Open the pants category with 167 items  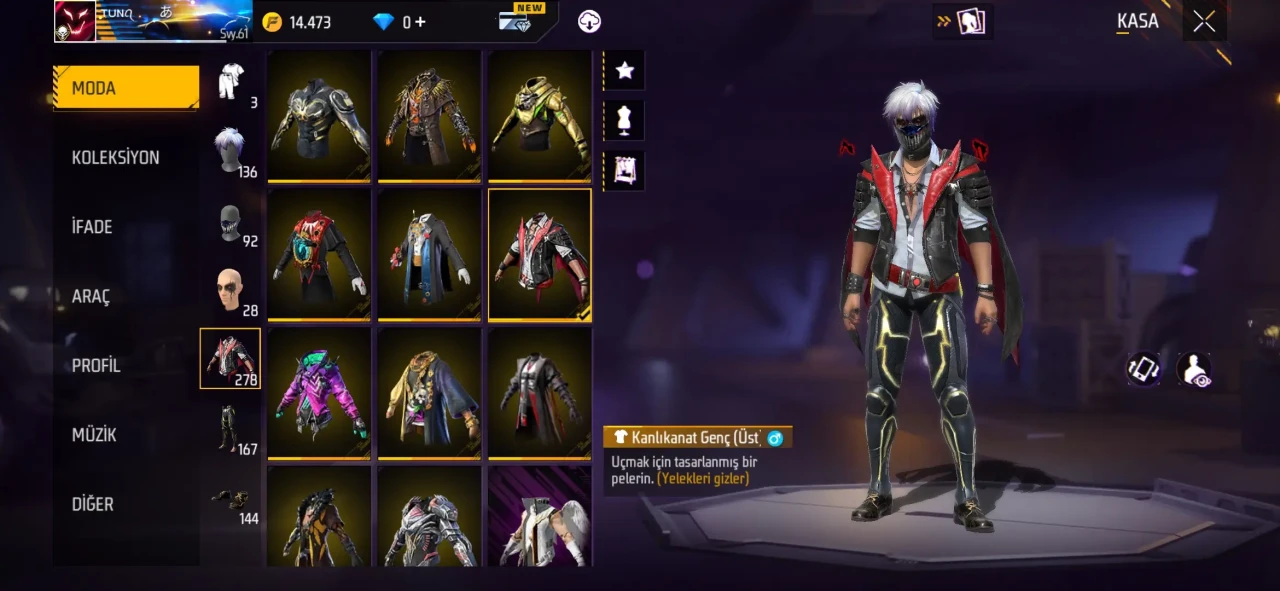coord(231,428)
